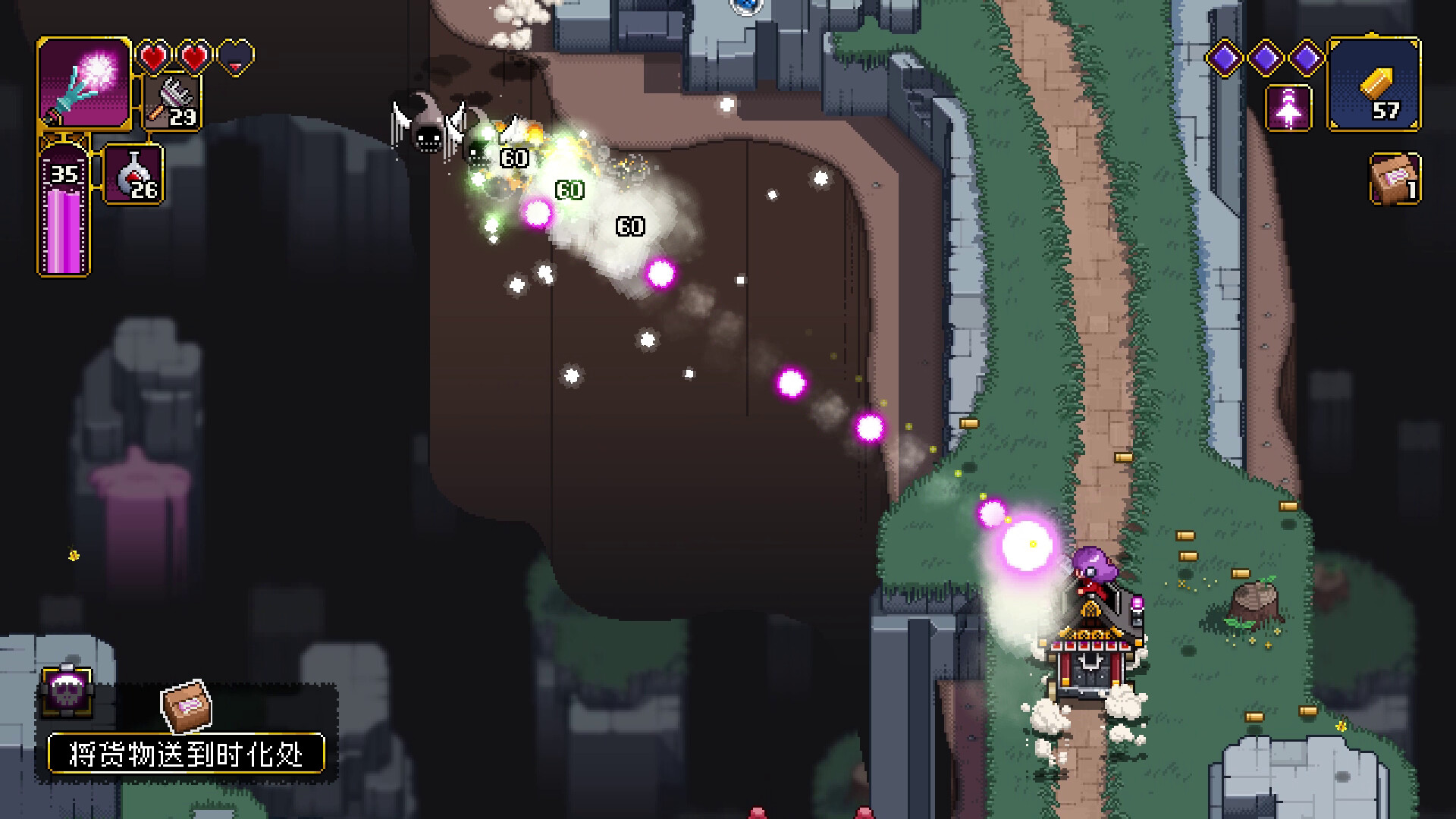The image size is (1456, 819).
Task: Select the magic wand weapon slot
Action: [83, 83]
